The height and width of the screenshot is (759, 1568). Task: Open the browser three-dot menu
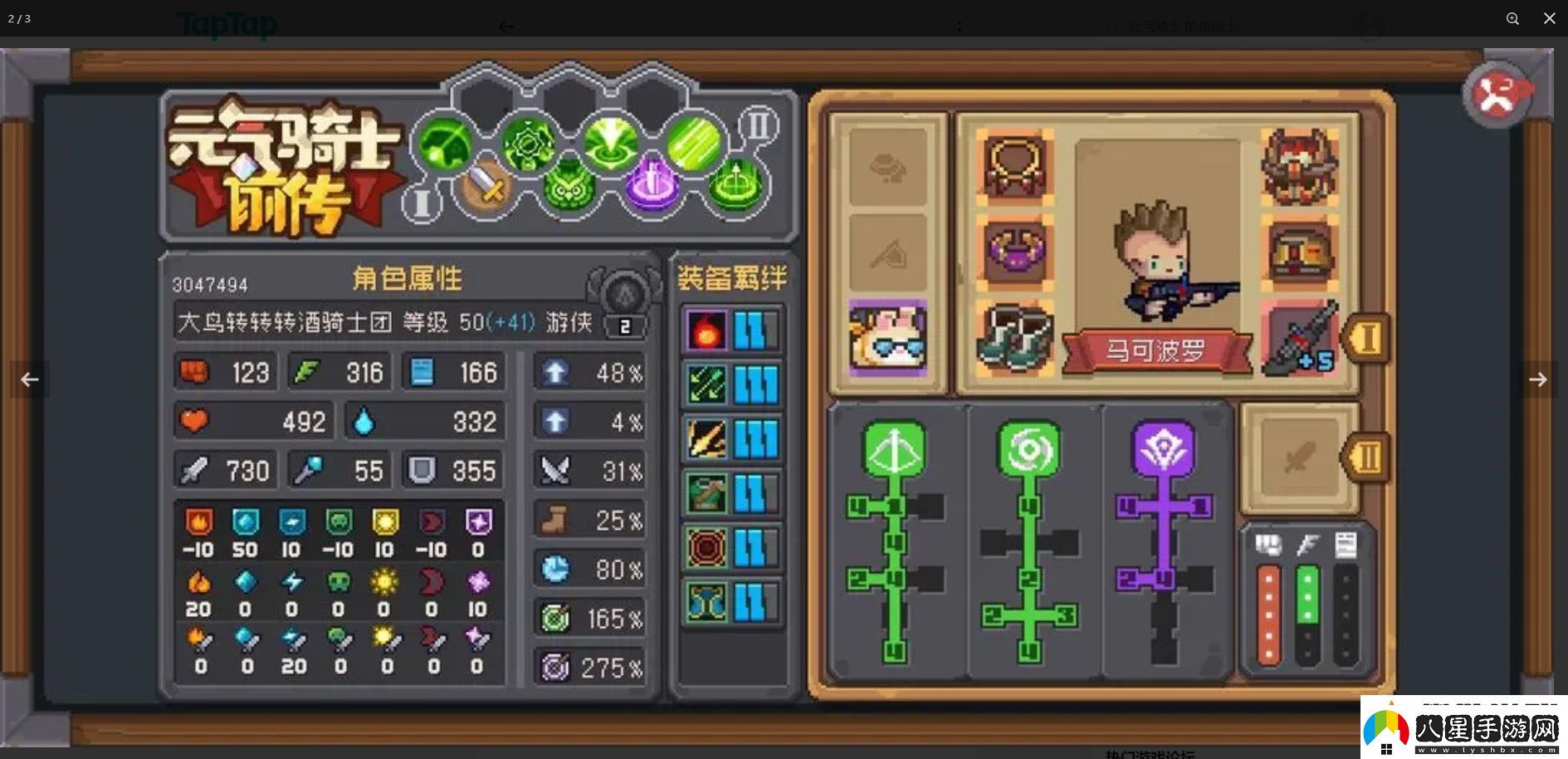click(x=959, y=25)
